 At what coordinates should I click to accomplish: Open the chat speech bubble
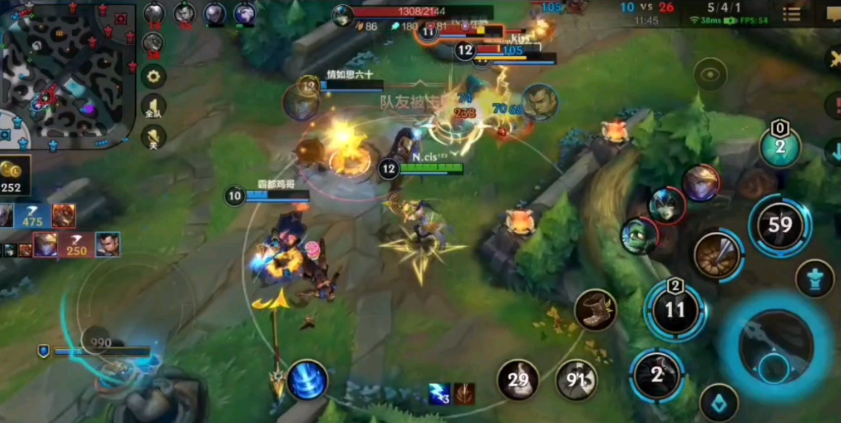832,14
